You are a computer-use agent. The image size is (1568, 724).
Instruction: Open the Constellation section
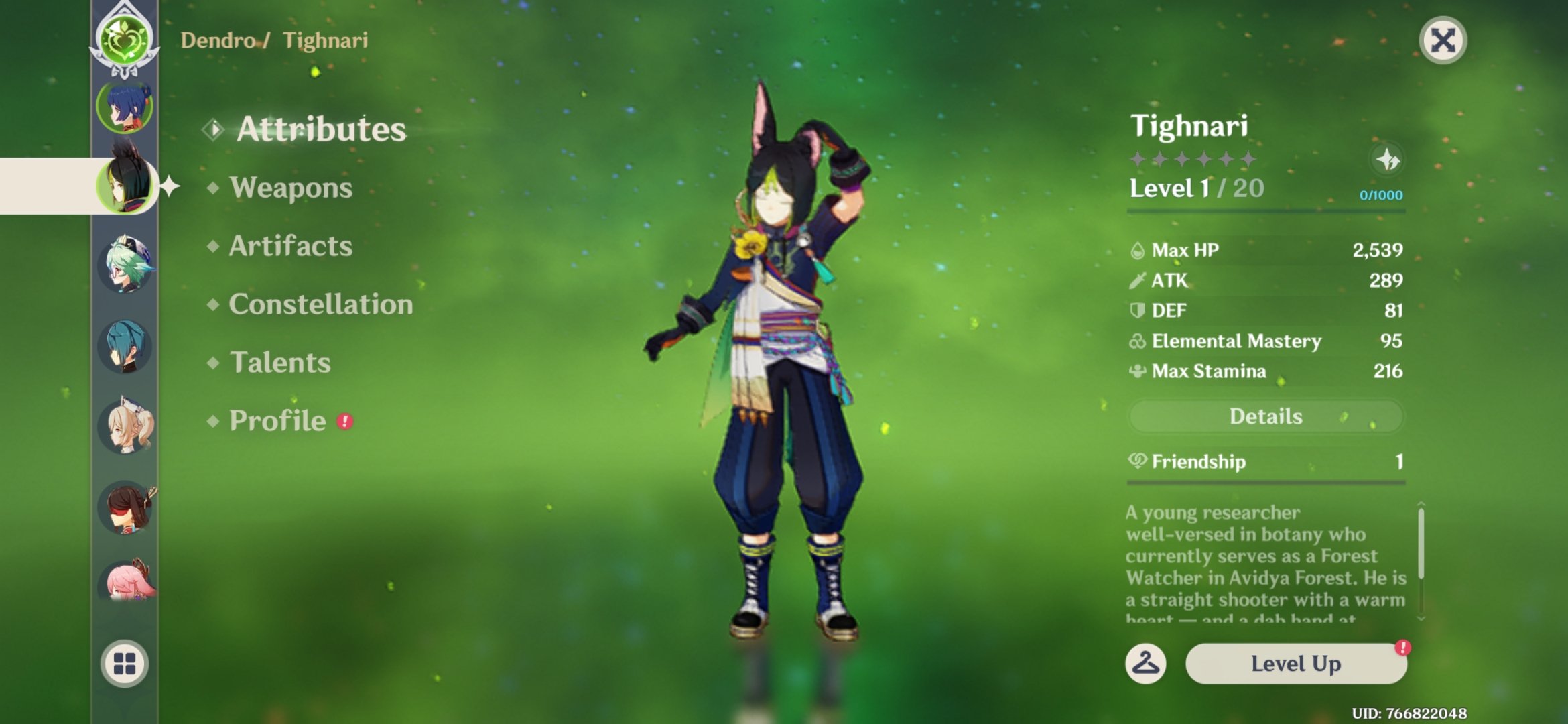coord(320,304)
